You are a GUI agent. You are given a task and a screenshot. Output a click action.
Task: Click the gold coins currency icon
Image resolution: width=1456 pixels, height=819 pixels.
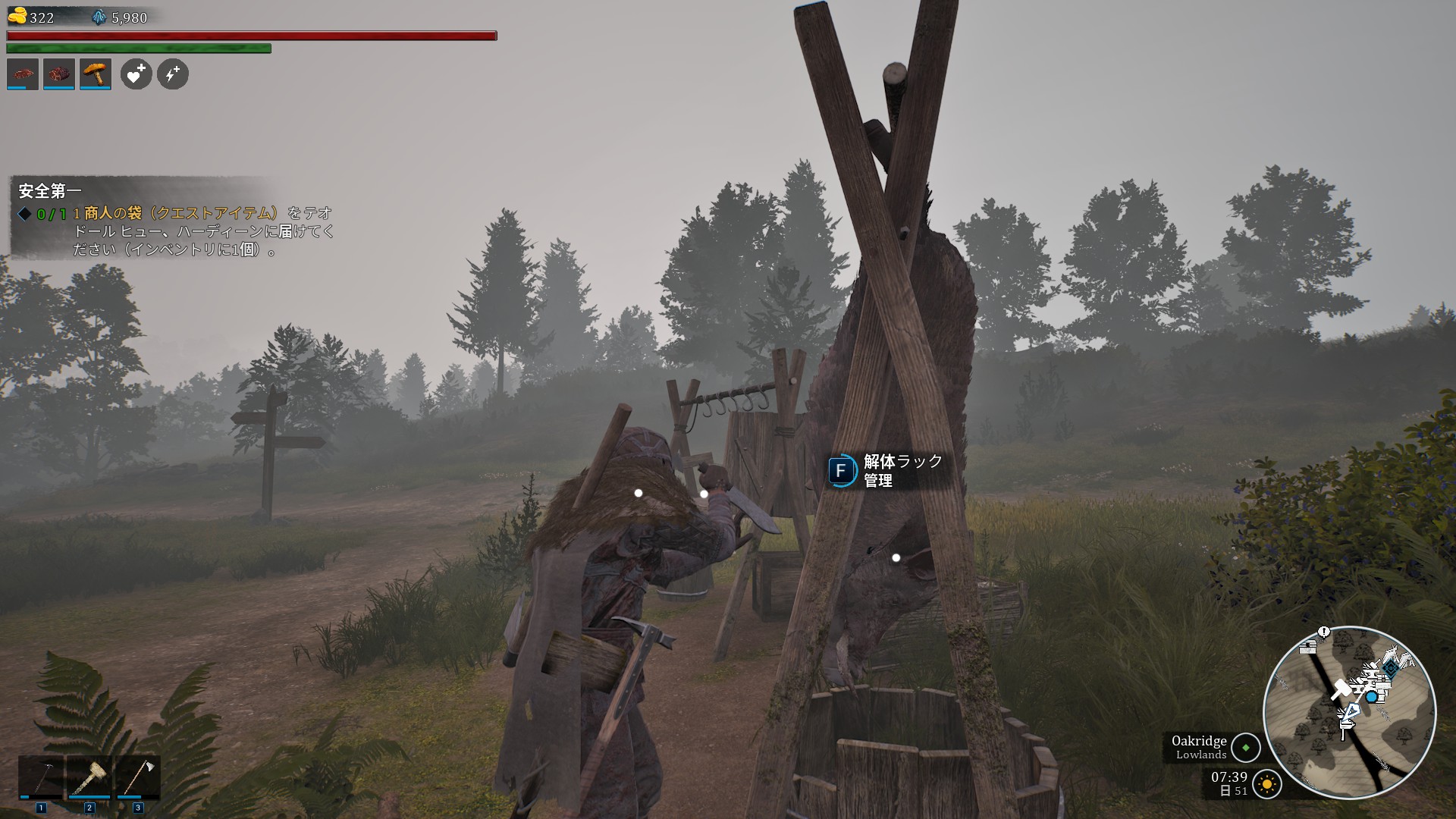point(17,16)
